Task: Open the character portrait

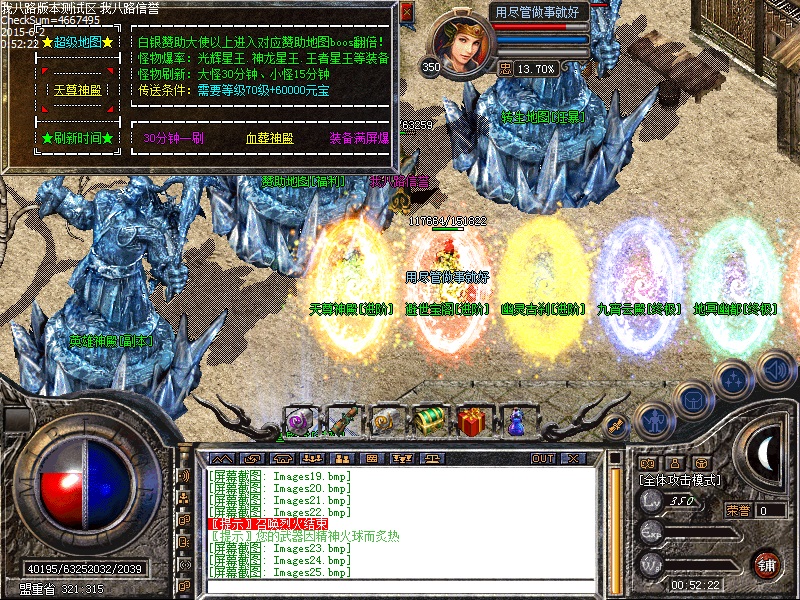Action: pyautogui.click(x=460, y=45)
